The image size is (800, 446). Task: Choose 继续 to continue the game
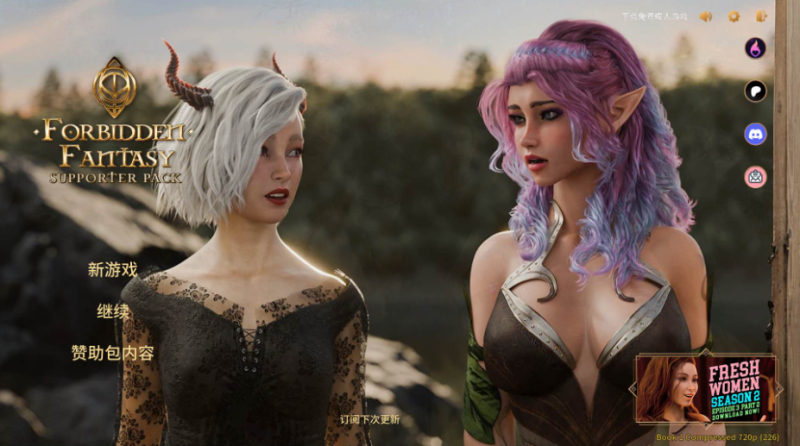(113, 311)
